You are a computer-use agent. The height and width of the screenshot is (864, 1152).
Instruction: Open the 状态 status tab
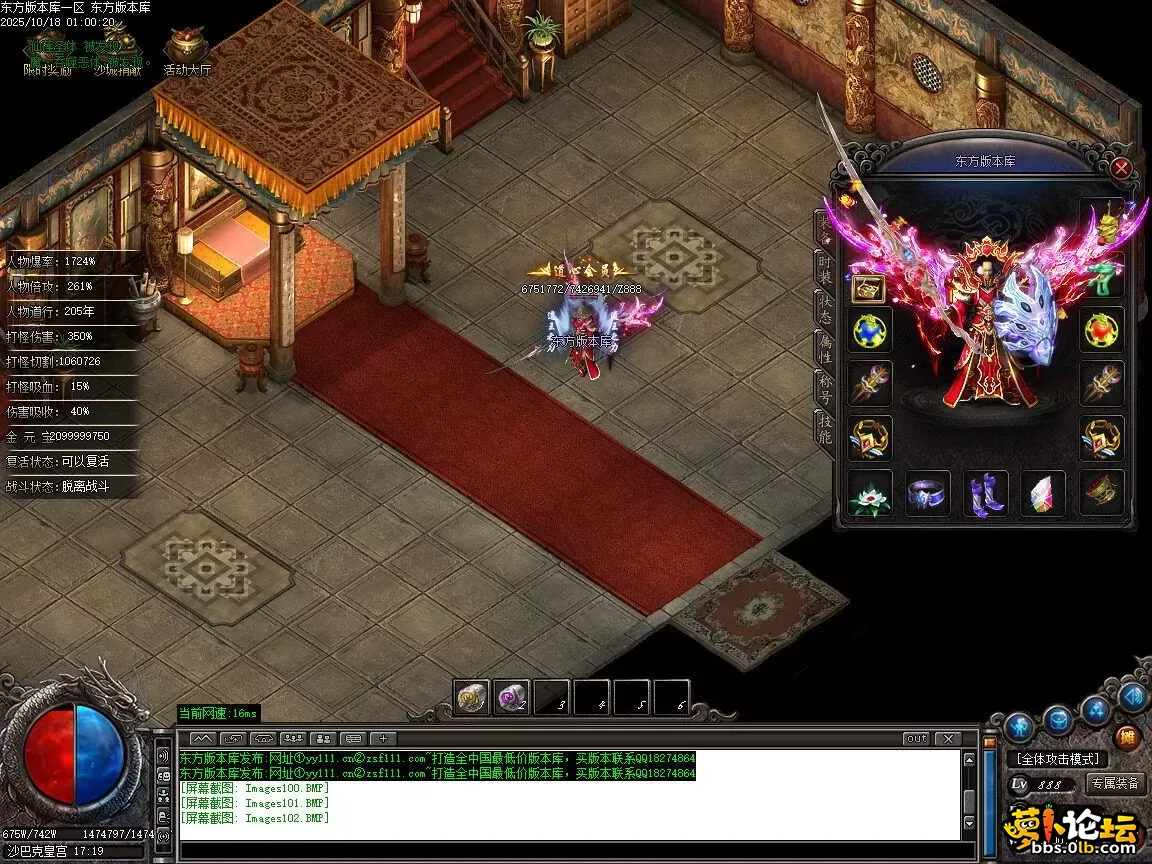tap(824, 309)
